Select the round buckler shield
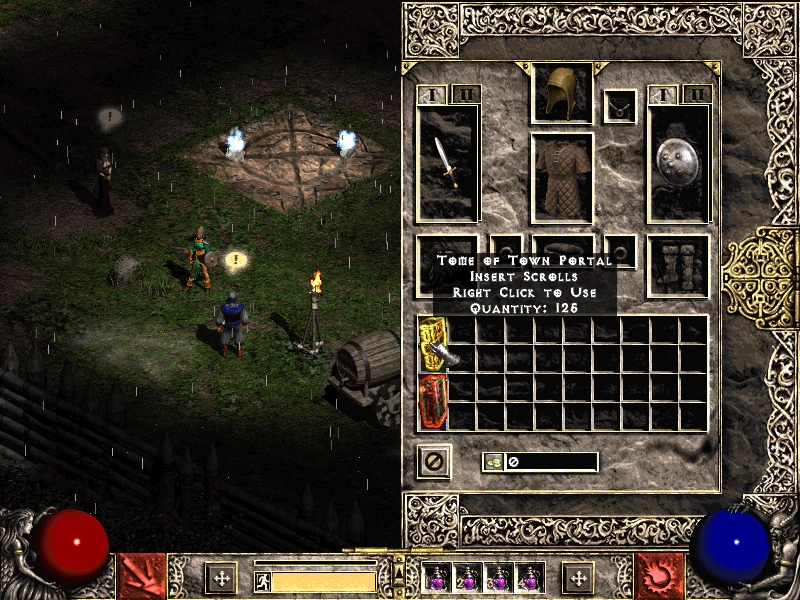The image size is (800, 600). 678,163
